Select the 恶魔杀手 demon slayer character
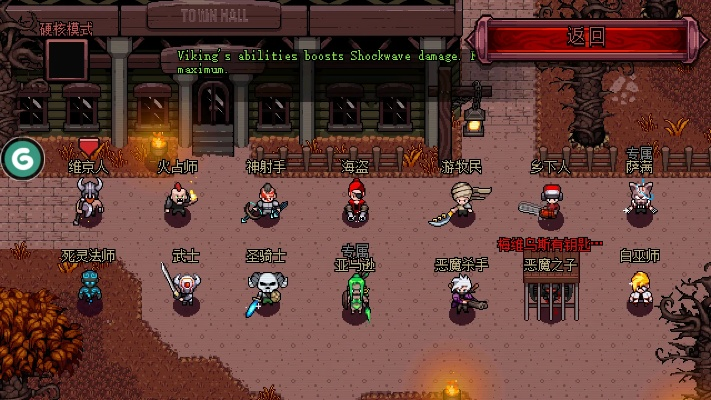Screen dimensions: 711x400 pos(463,292)
